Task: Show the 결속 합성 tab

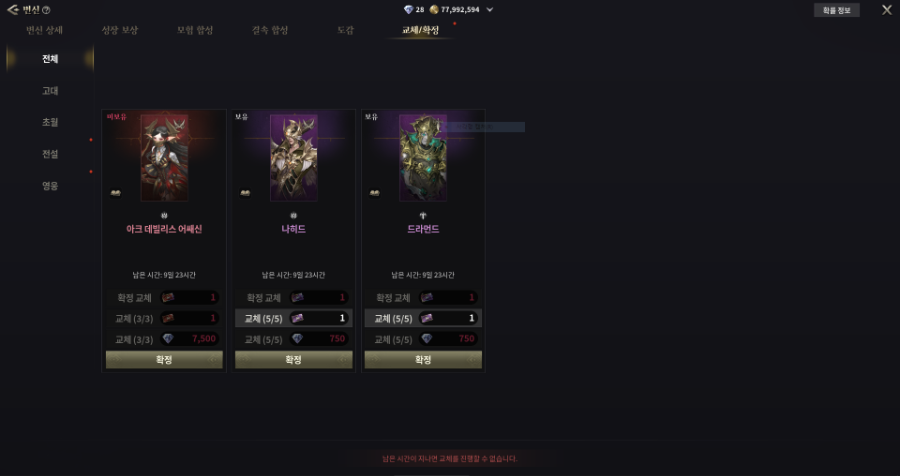Action: (x=270, y=30)
